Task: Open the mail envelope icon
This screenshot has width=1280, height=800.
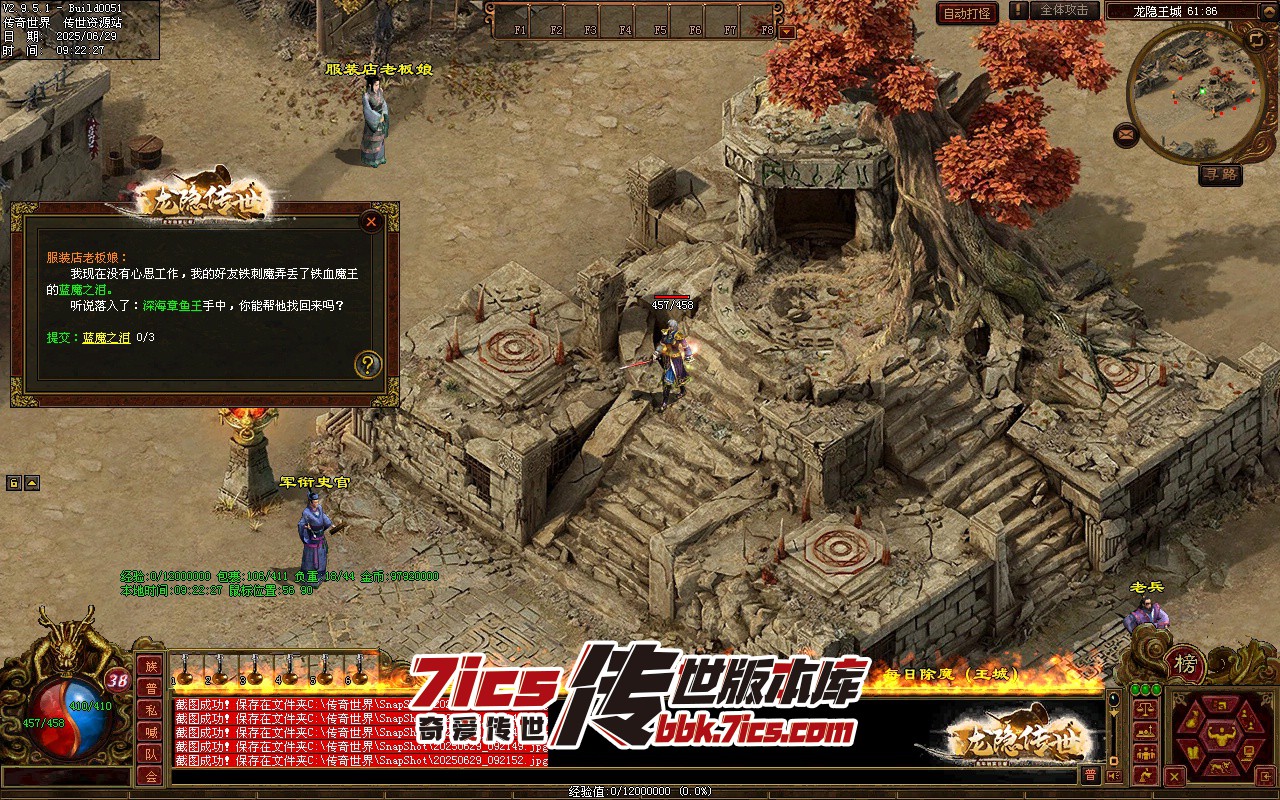Action: pos(1127,133)
